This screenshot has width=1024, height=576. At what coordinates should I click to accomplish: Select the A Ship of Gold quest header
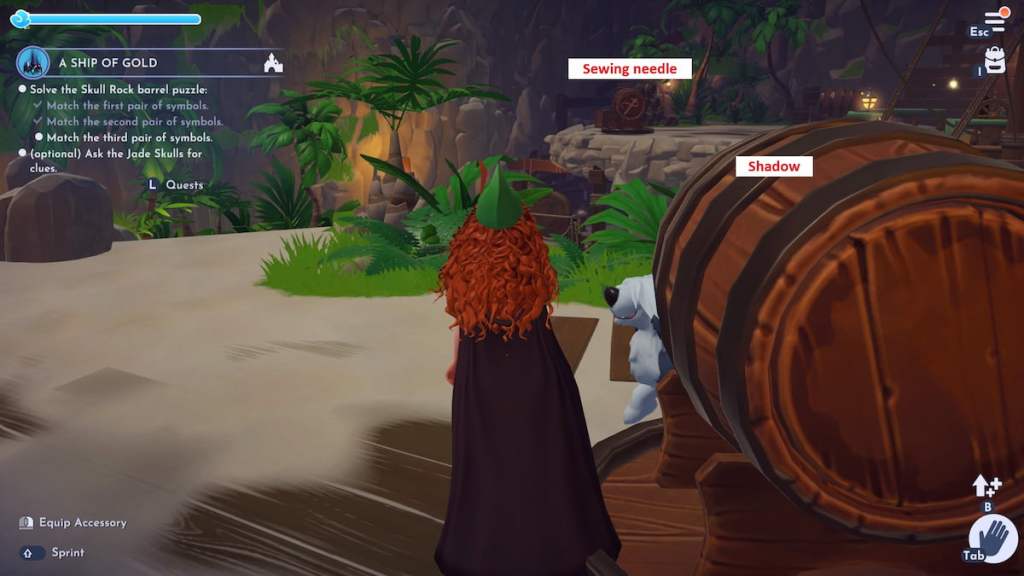[104, 62]
